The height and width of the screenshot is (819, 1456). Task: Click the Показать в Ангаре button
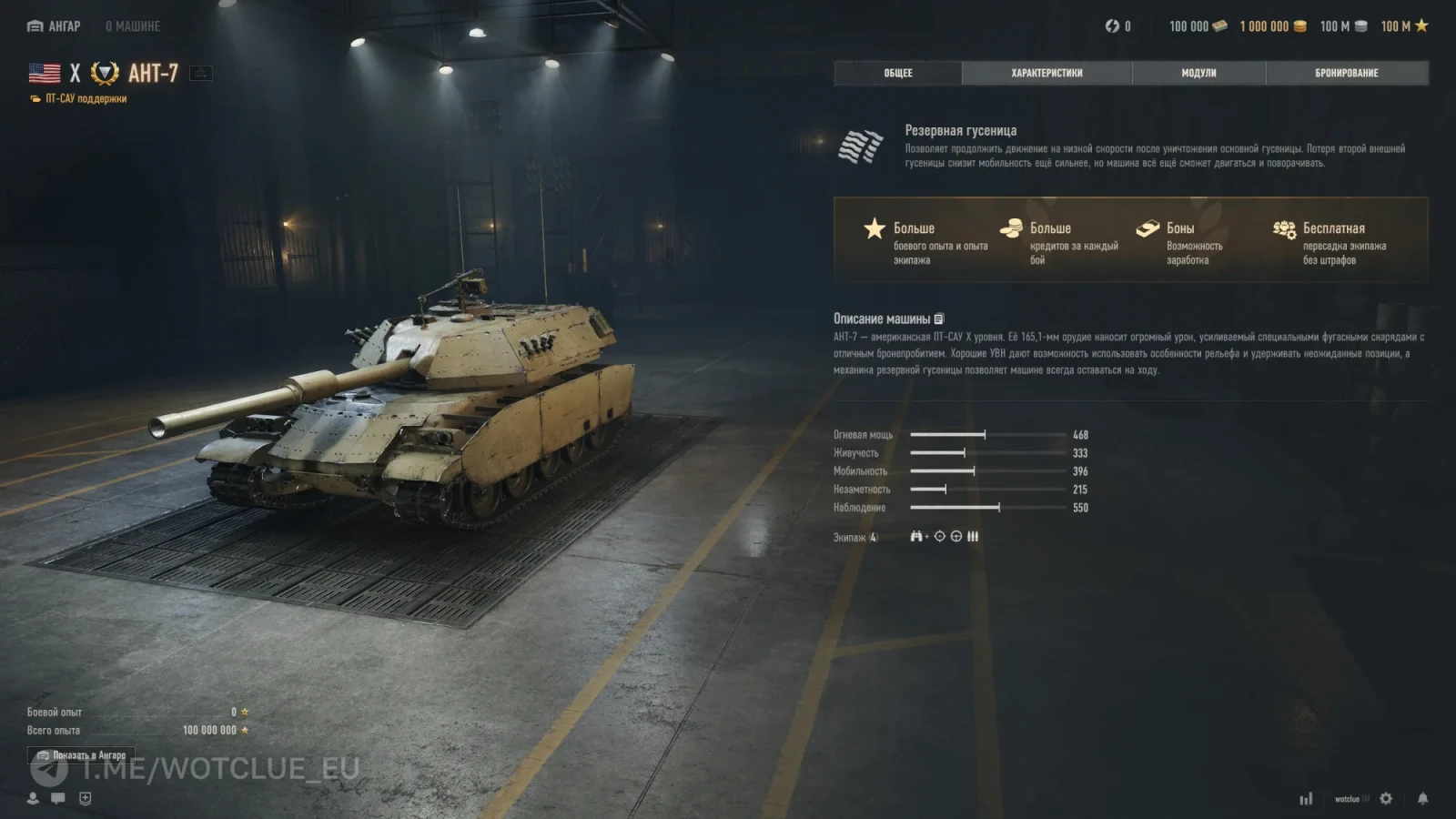81,755
